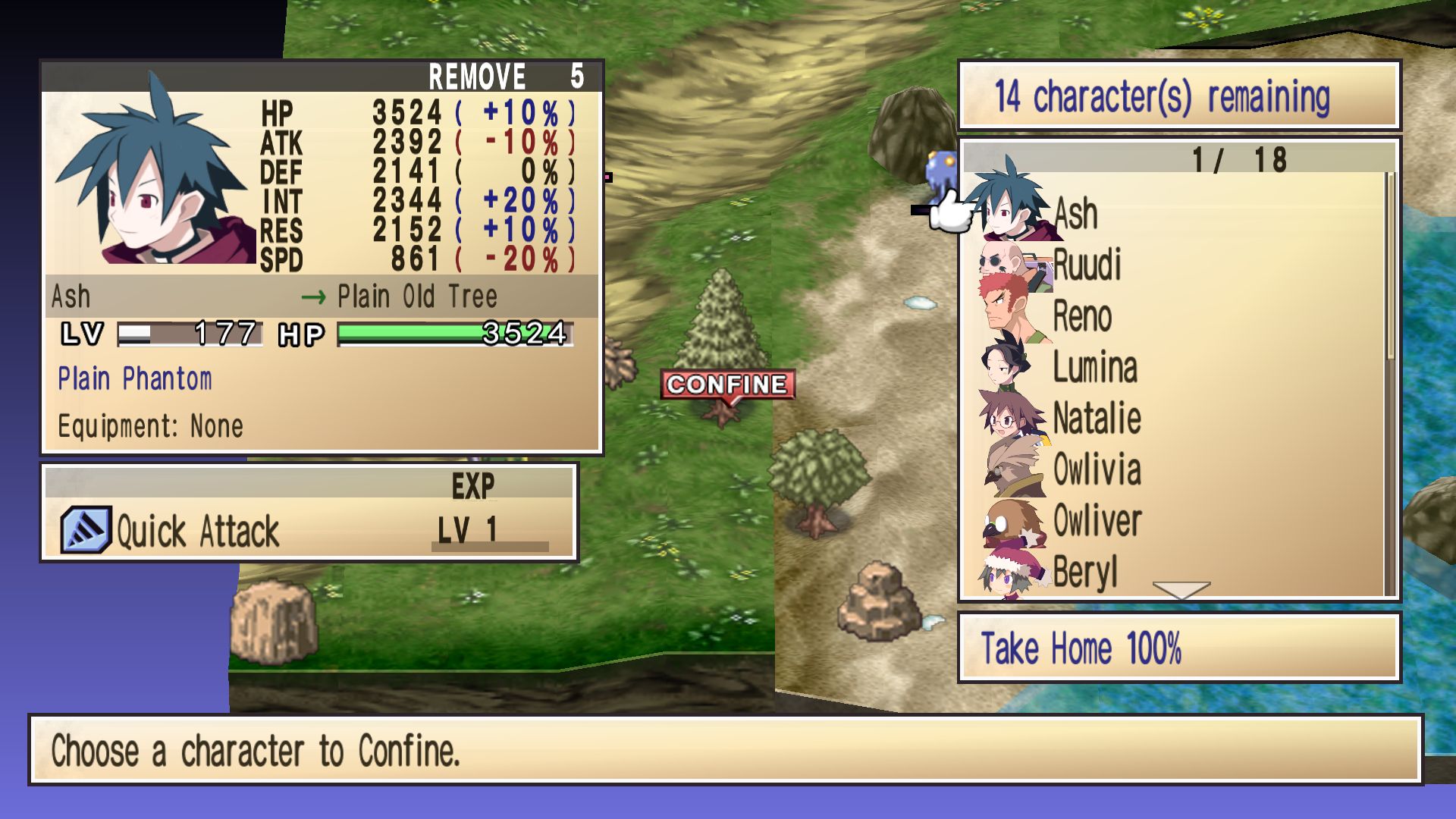Select the REMOVE tab header

476,74
